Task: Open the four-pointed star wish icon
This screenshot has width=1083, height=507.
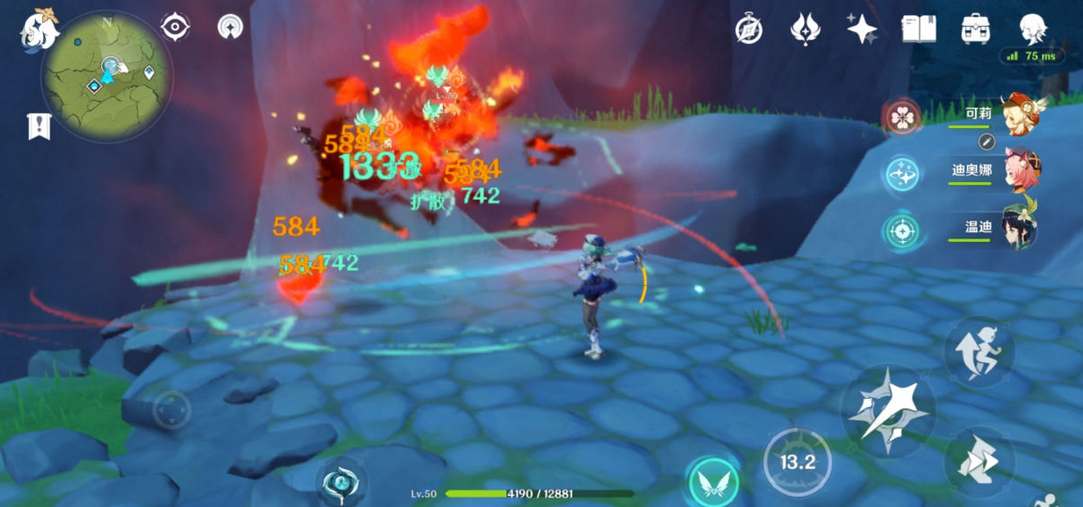Action: (x=862, y=29)
